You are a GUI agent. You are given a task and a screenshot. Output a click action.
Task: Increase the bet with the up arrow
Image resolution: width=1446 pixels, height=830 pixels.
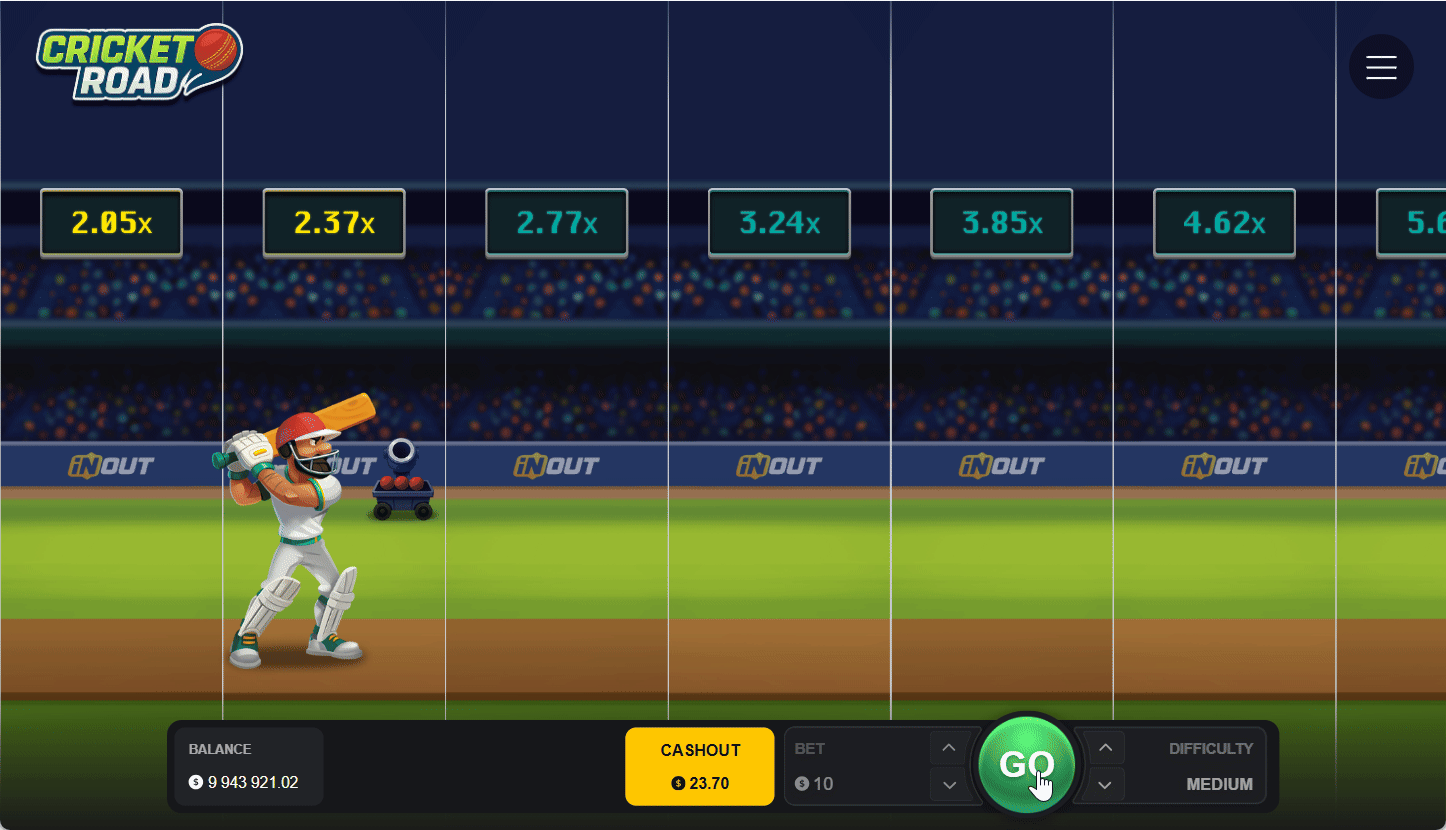pyautogui.click(x=948, y=747)
